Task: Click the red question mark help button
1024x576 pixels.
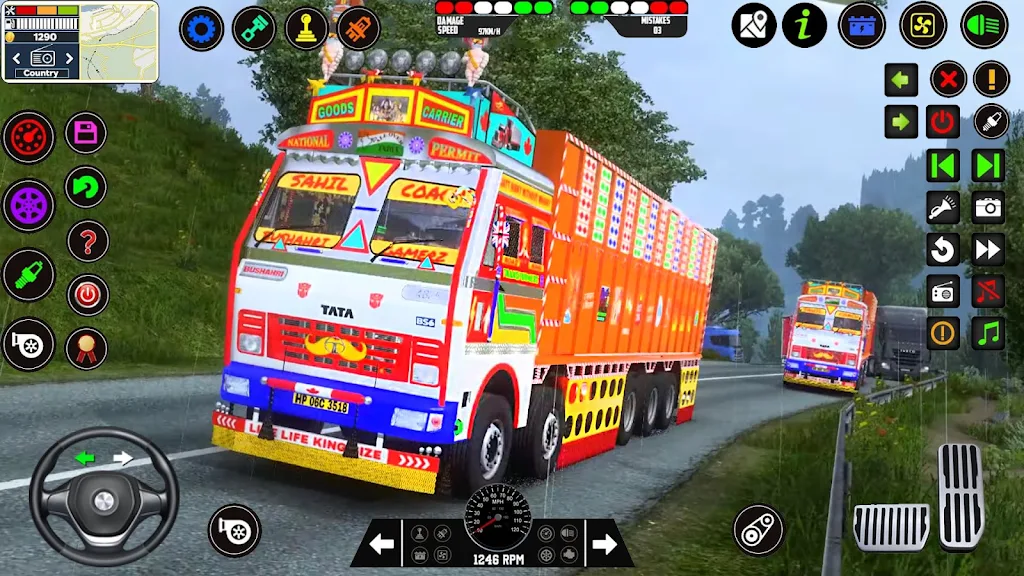Action: (88, 241)
